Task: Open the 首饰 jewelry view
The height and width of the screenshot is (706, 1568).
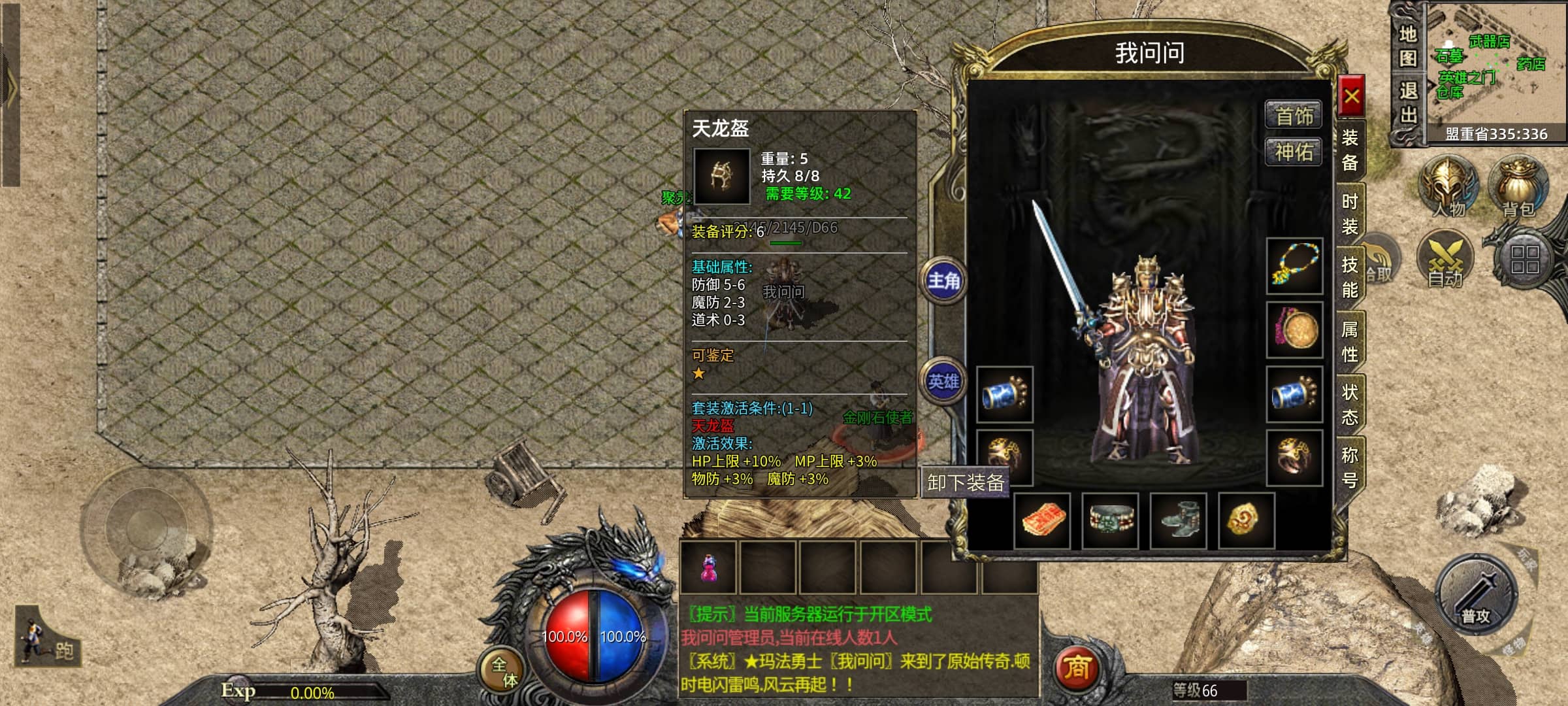Action: tap(1294, 116)
